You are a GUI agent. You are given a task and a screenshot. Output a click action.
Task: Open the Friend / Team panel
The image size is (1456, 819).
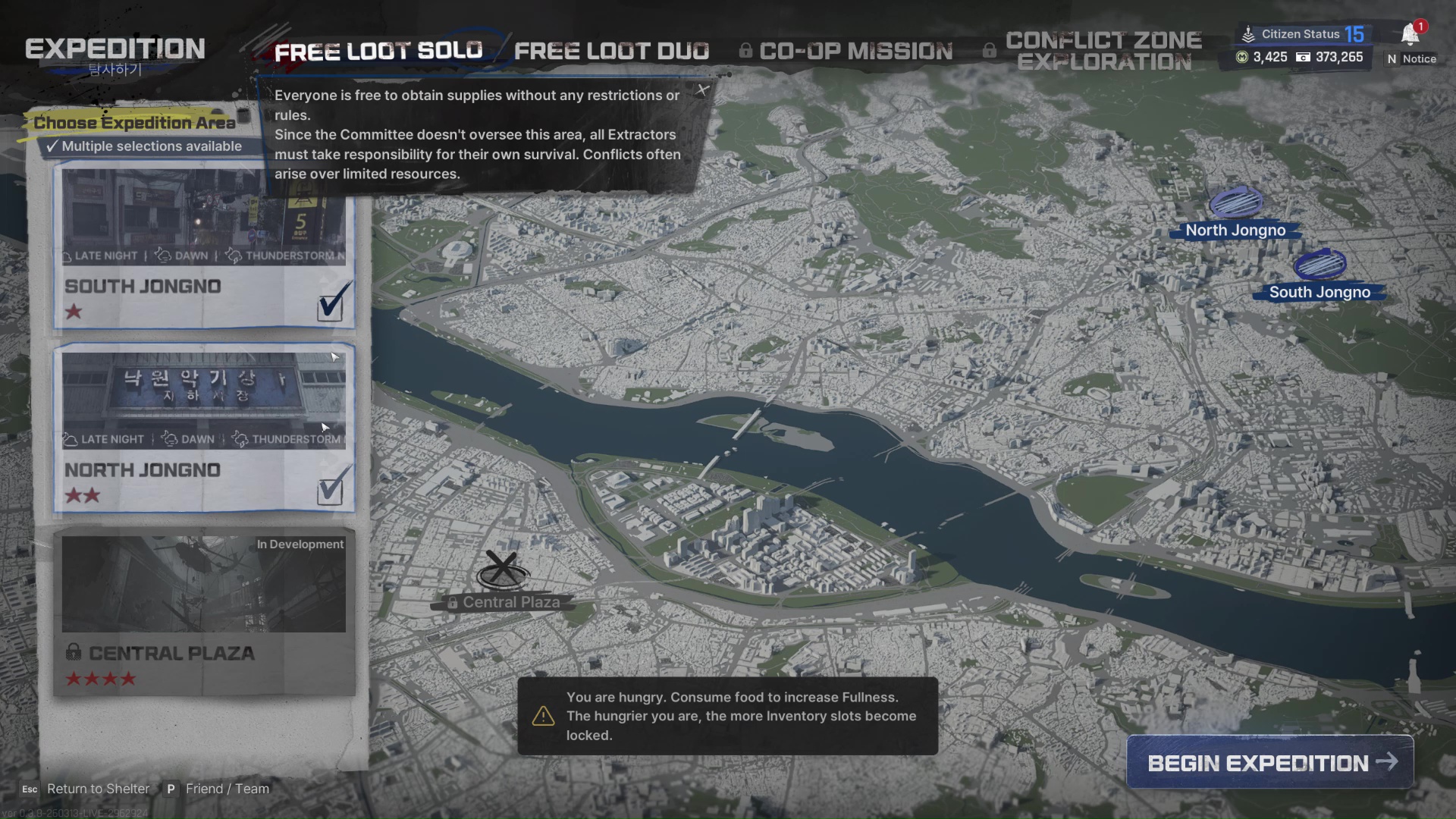[x=227, y=789]
